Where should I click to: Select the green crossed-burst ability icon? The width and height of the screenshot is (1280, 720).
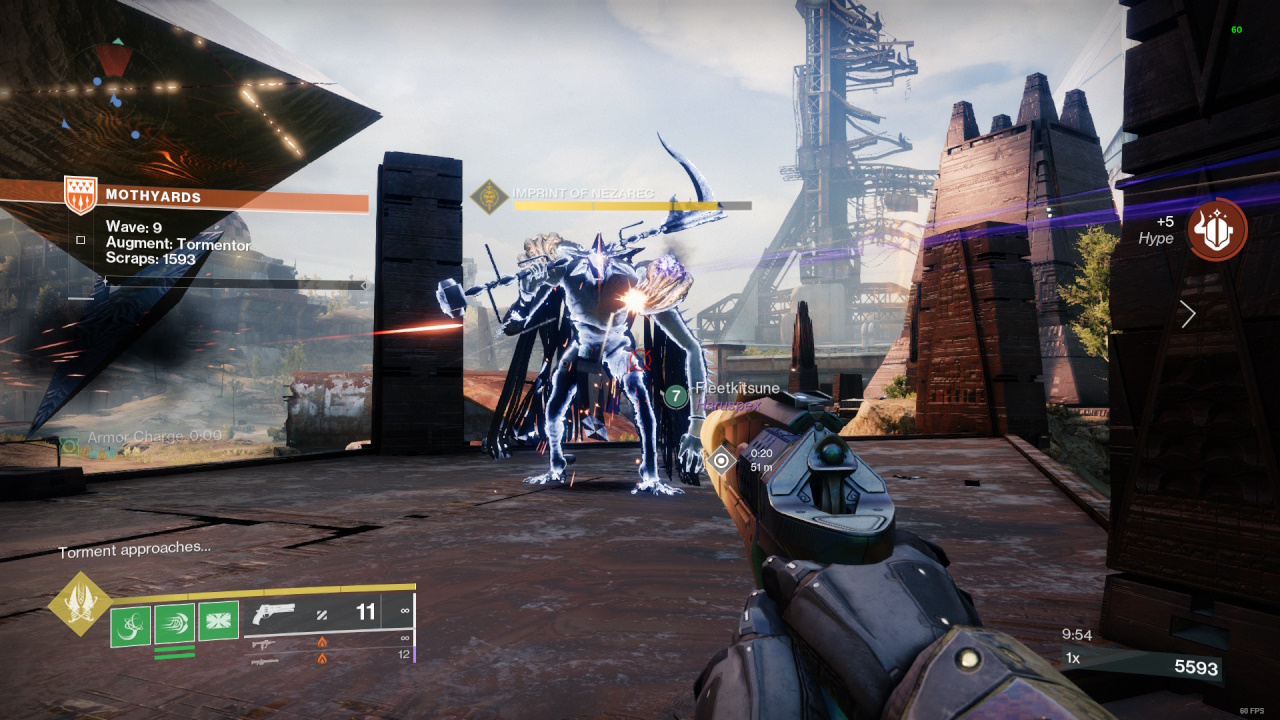coord(218,622)
